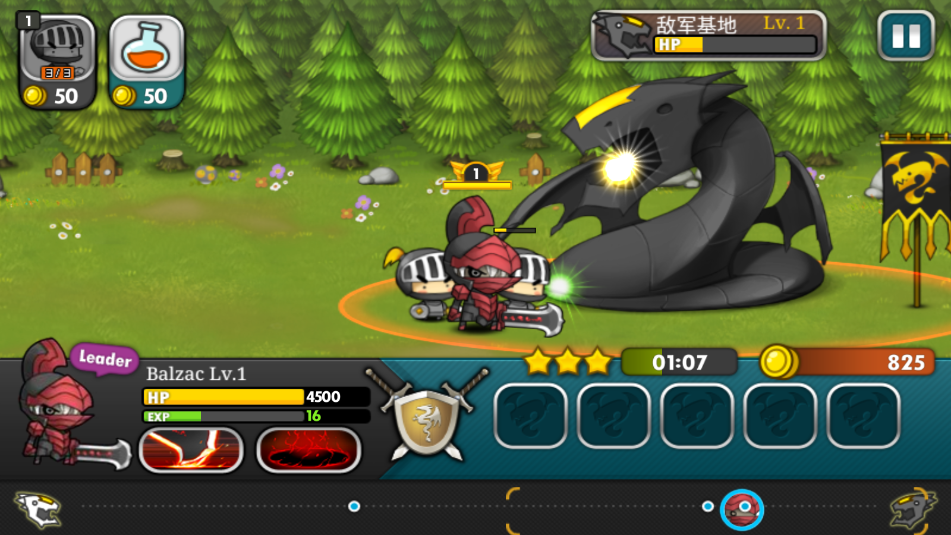Click the hero marker on progress track

(742, 508)
